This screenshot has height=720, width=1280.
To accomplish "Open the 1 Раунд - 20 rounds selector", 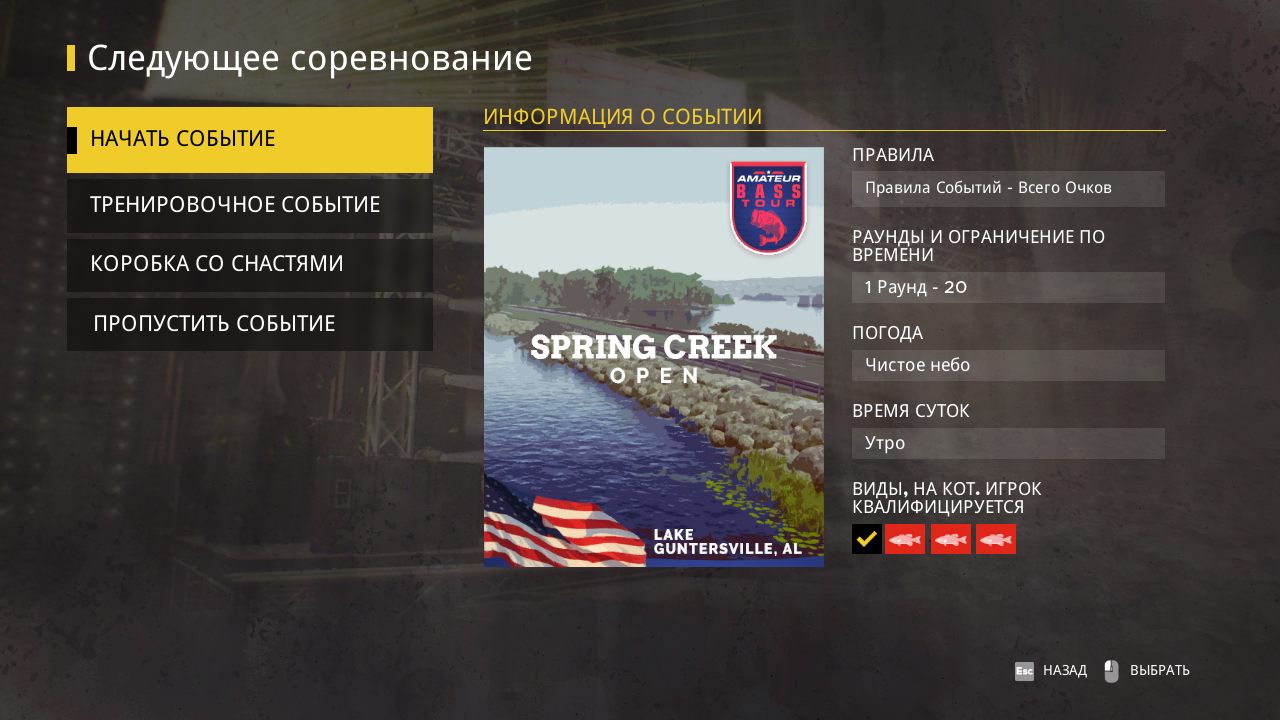I will 1008,287.
